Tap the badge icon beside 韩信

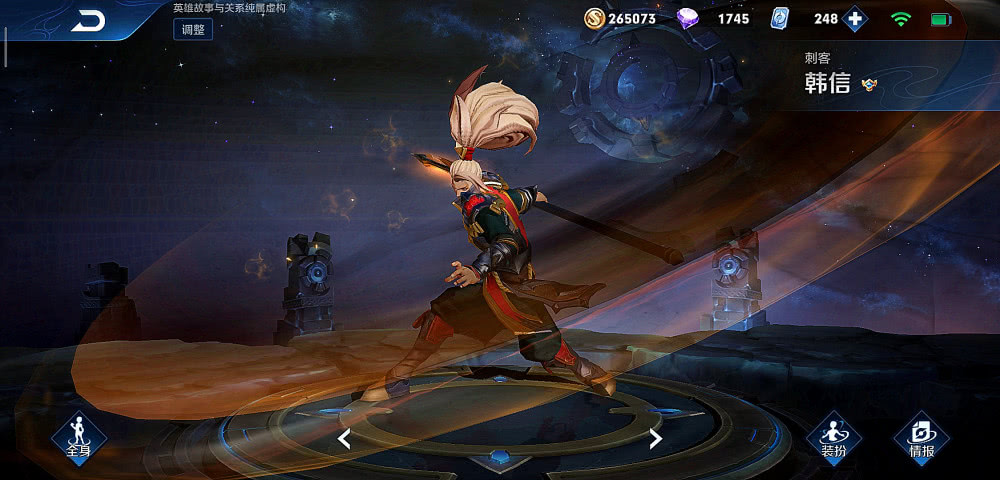[869, 85]
